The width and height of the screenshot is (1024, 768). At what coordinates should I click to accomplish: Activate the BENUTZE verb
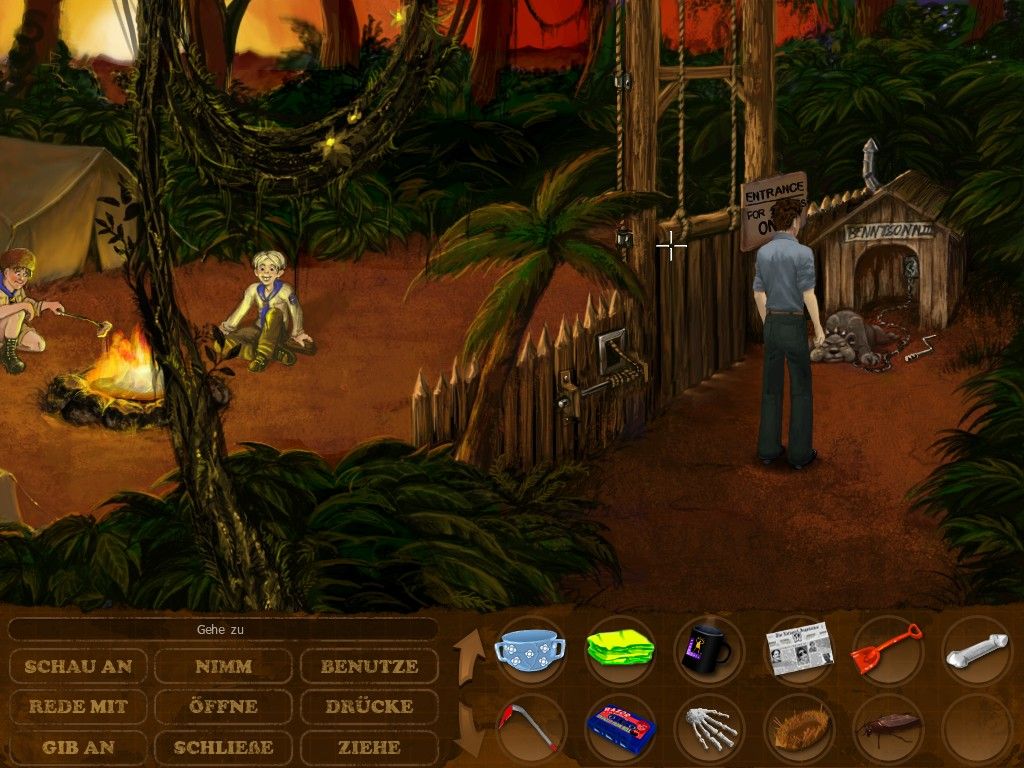(369, 666)
